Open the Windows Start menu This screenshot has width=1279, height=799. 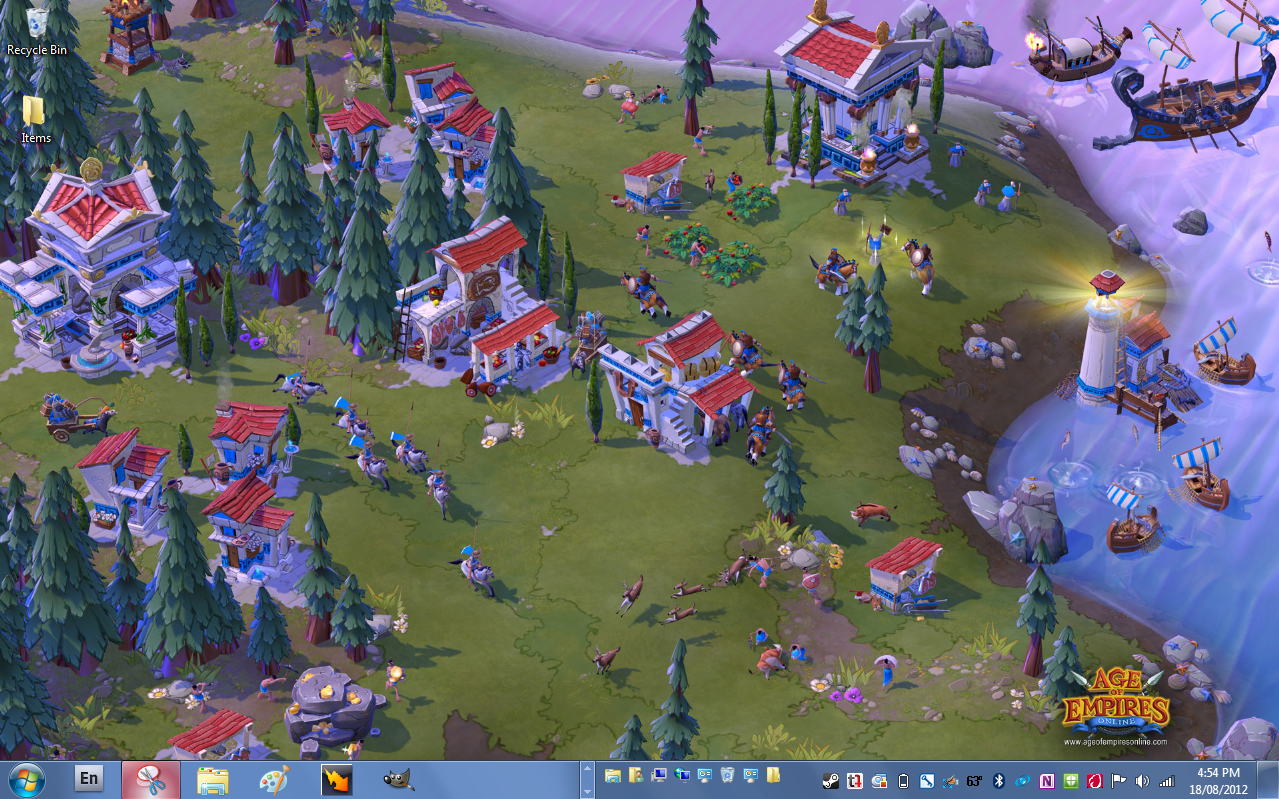pos(27,779)
